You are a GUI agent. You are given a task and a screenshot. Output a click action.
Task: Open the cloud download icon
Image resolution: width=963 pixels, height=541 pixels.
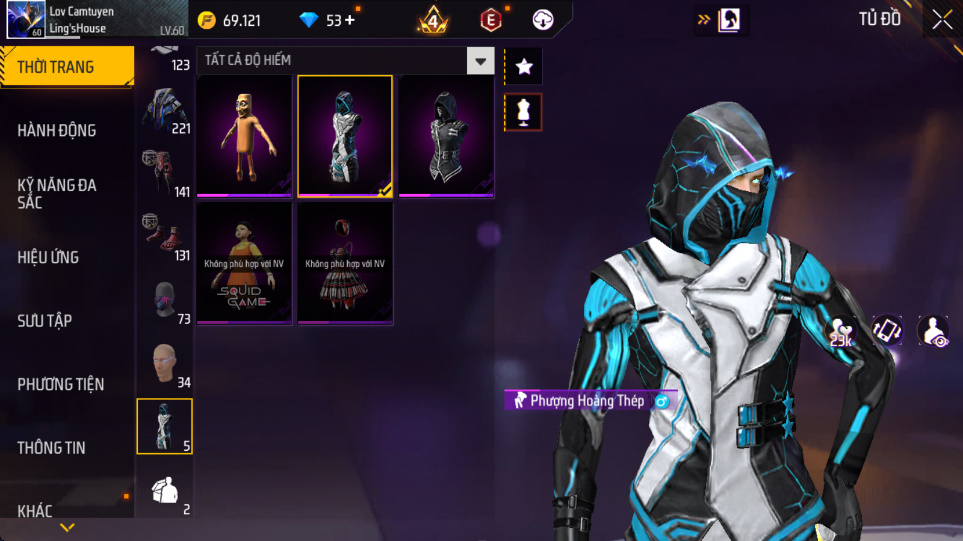pos(543,19)
